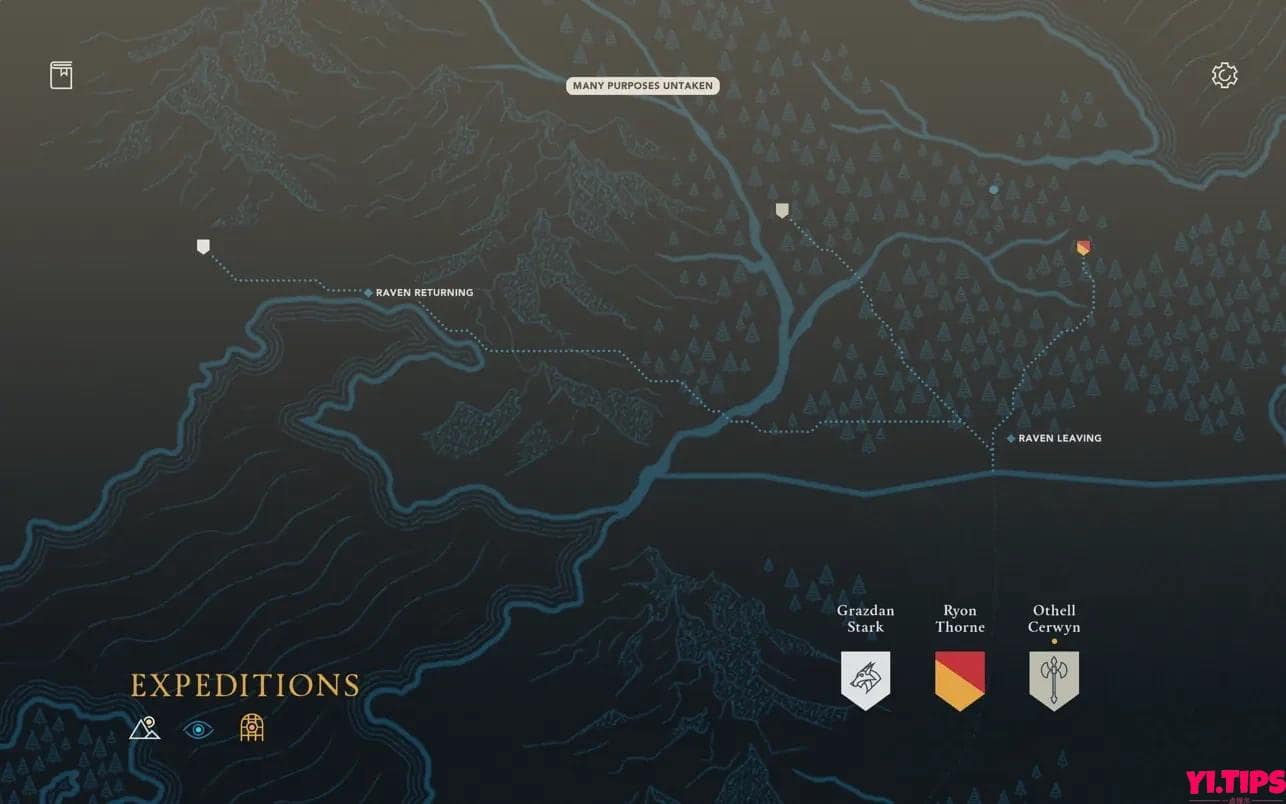This screenshot has height=804, width=1286.
Task: Switch to Ryon Thorne's expedition card
Action: tap(959, 618)
